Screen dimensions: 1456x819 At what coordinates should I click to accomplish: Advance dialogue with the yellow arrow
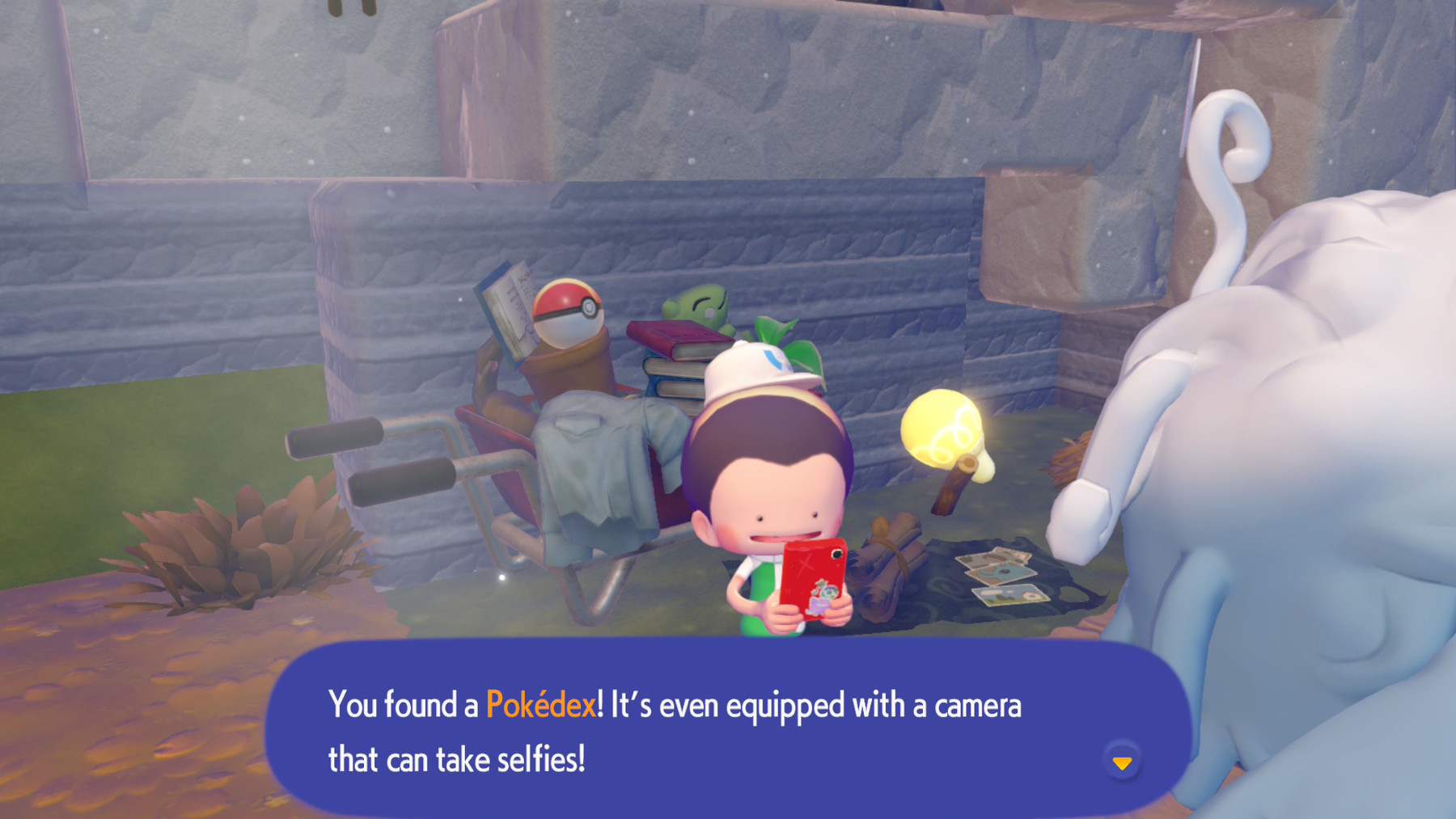(1121, 762)
